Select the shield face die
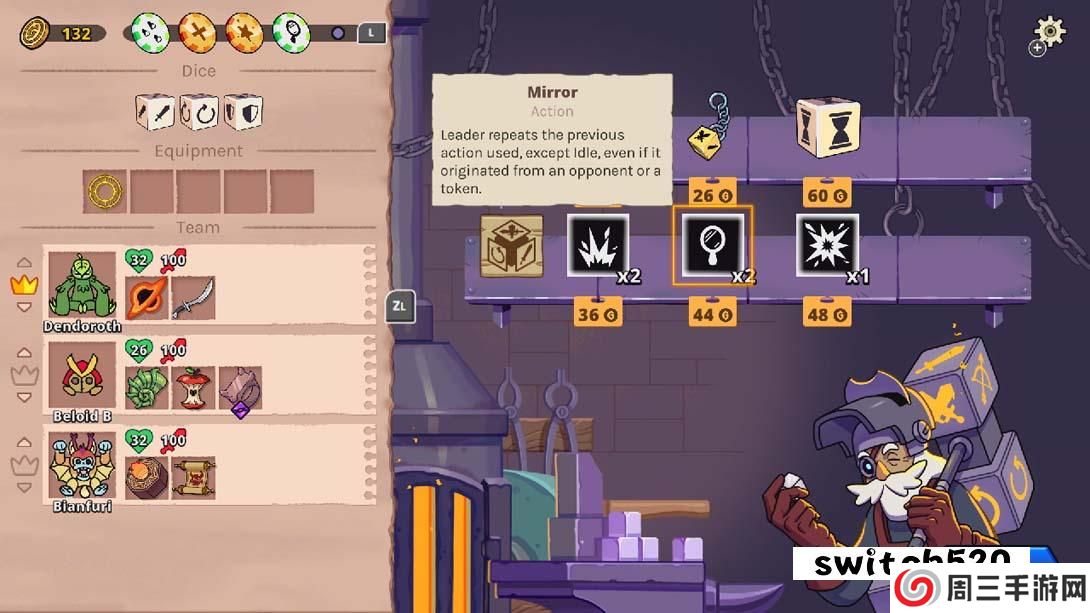1090x613 pixels. pos(243,112)
